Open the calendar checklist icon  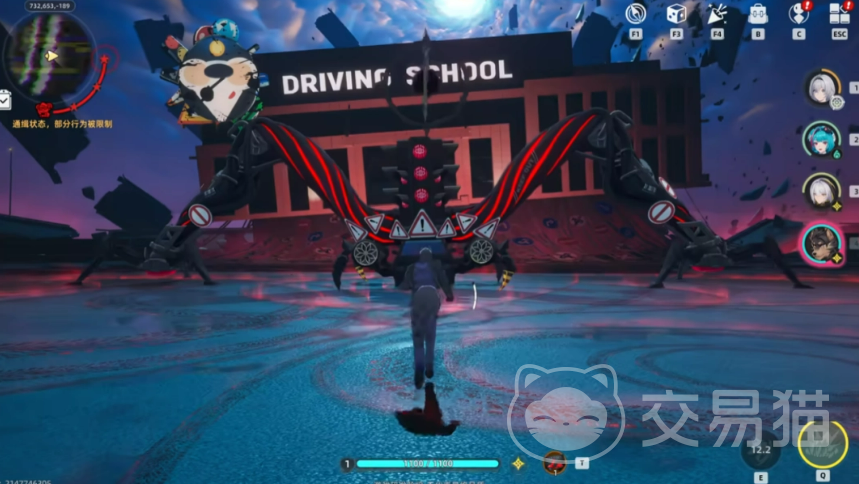(x=5, y=99)
